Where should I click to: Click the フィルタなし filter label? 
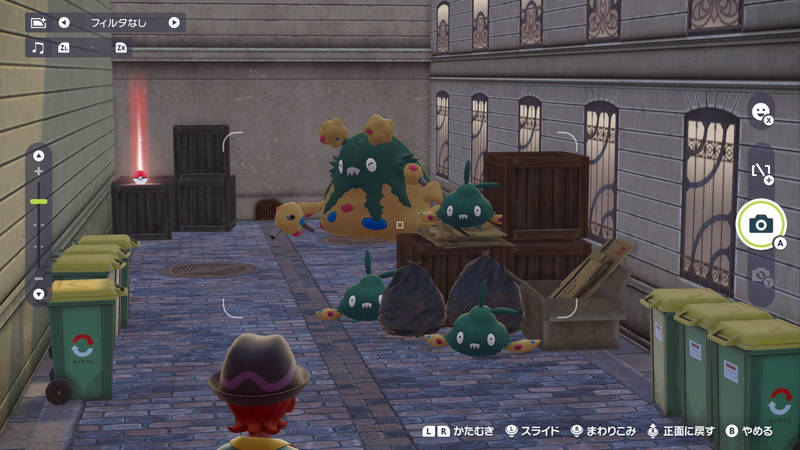pos(119,22)
